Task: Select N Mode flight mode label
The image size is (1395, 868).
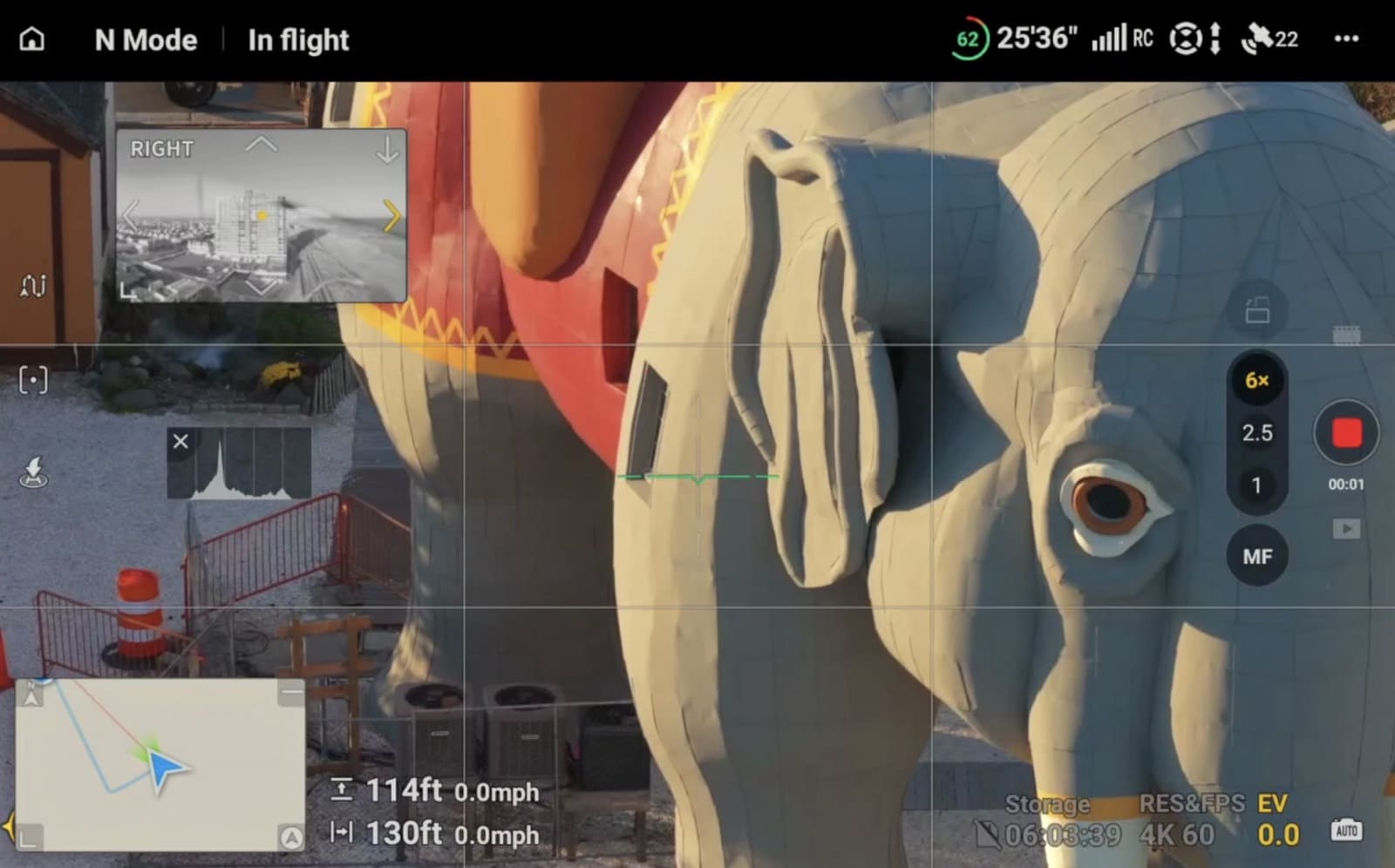Action: 145,39
